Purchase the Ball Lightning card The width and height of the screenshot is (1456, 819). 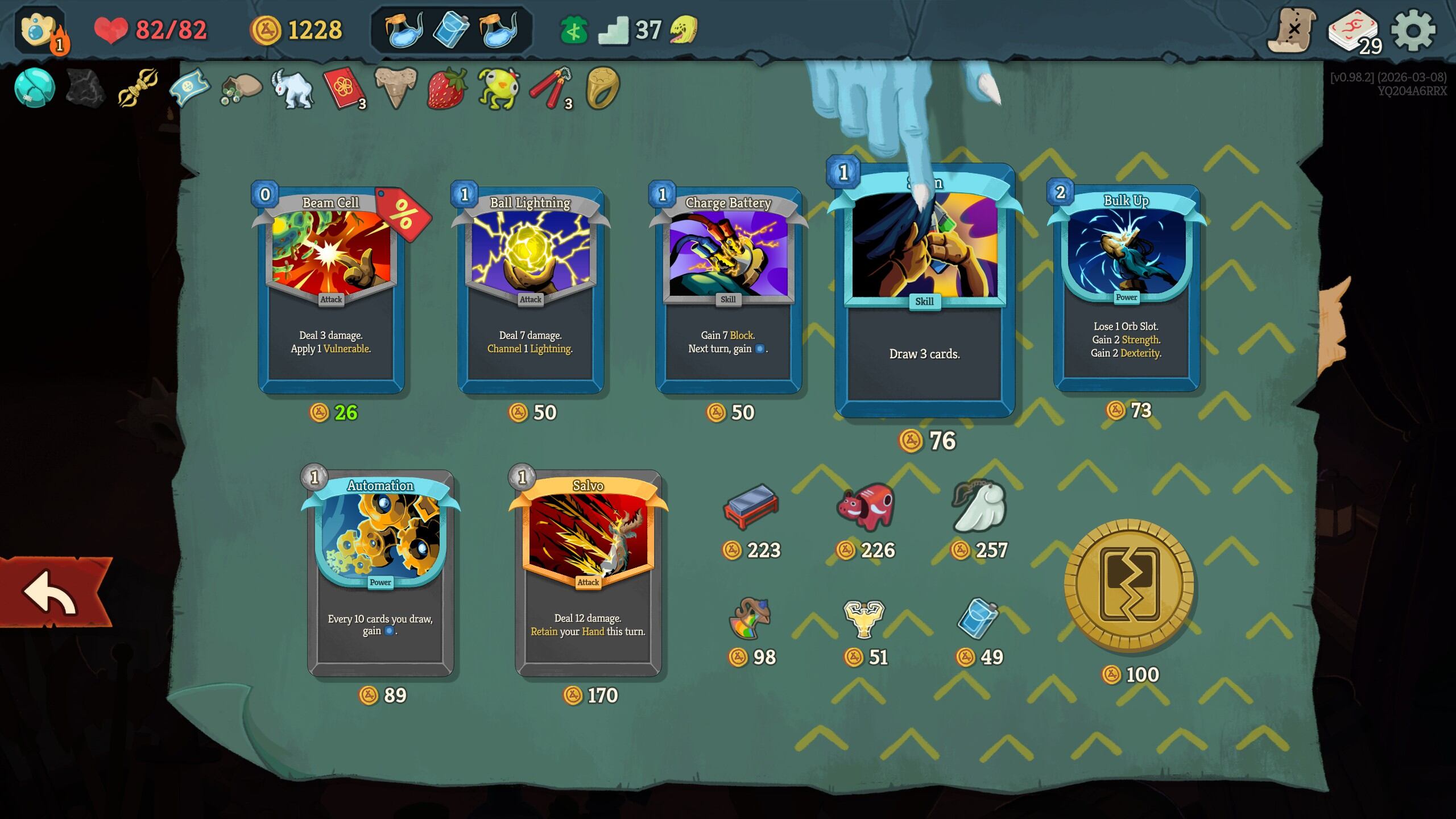(530, 290)
